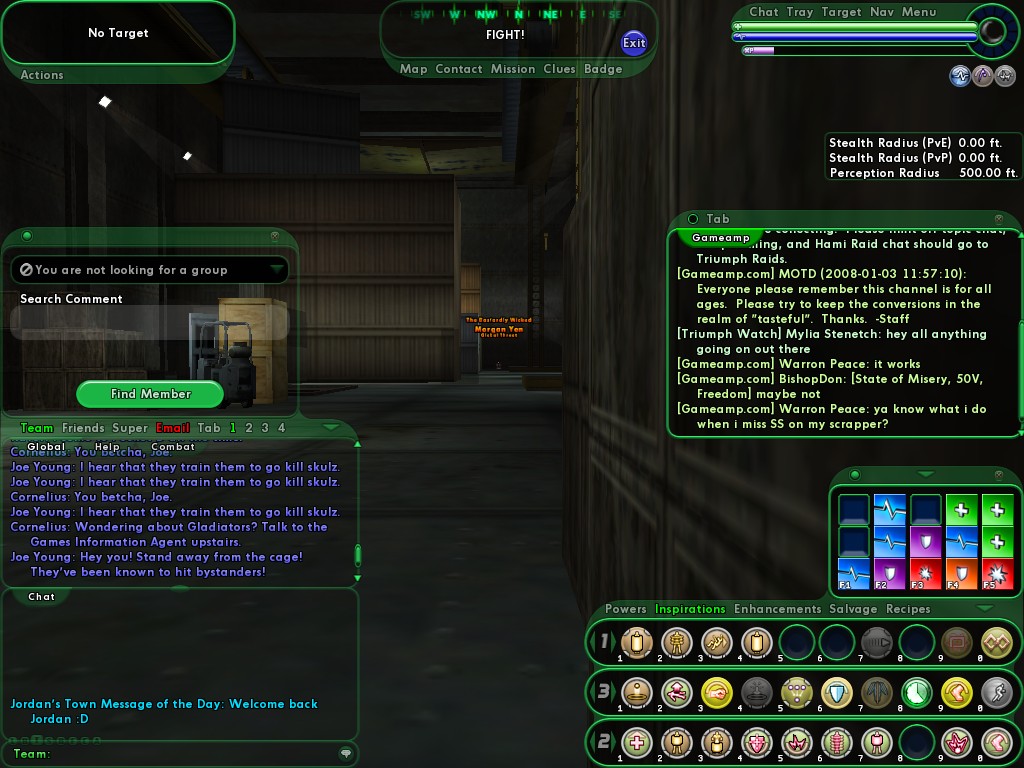Click the Search Comment field
The image size is (1024, 768).
[x=150, y=322]
